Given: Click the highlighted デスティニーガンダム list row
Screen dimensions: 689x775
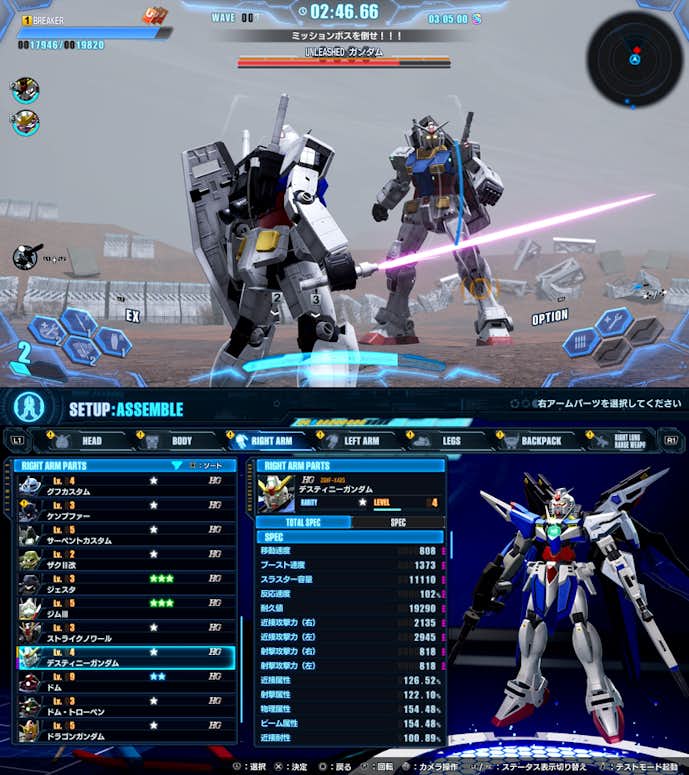Looking at the screenshot, I should click(x=126, y=657).
